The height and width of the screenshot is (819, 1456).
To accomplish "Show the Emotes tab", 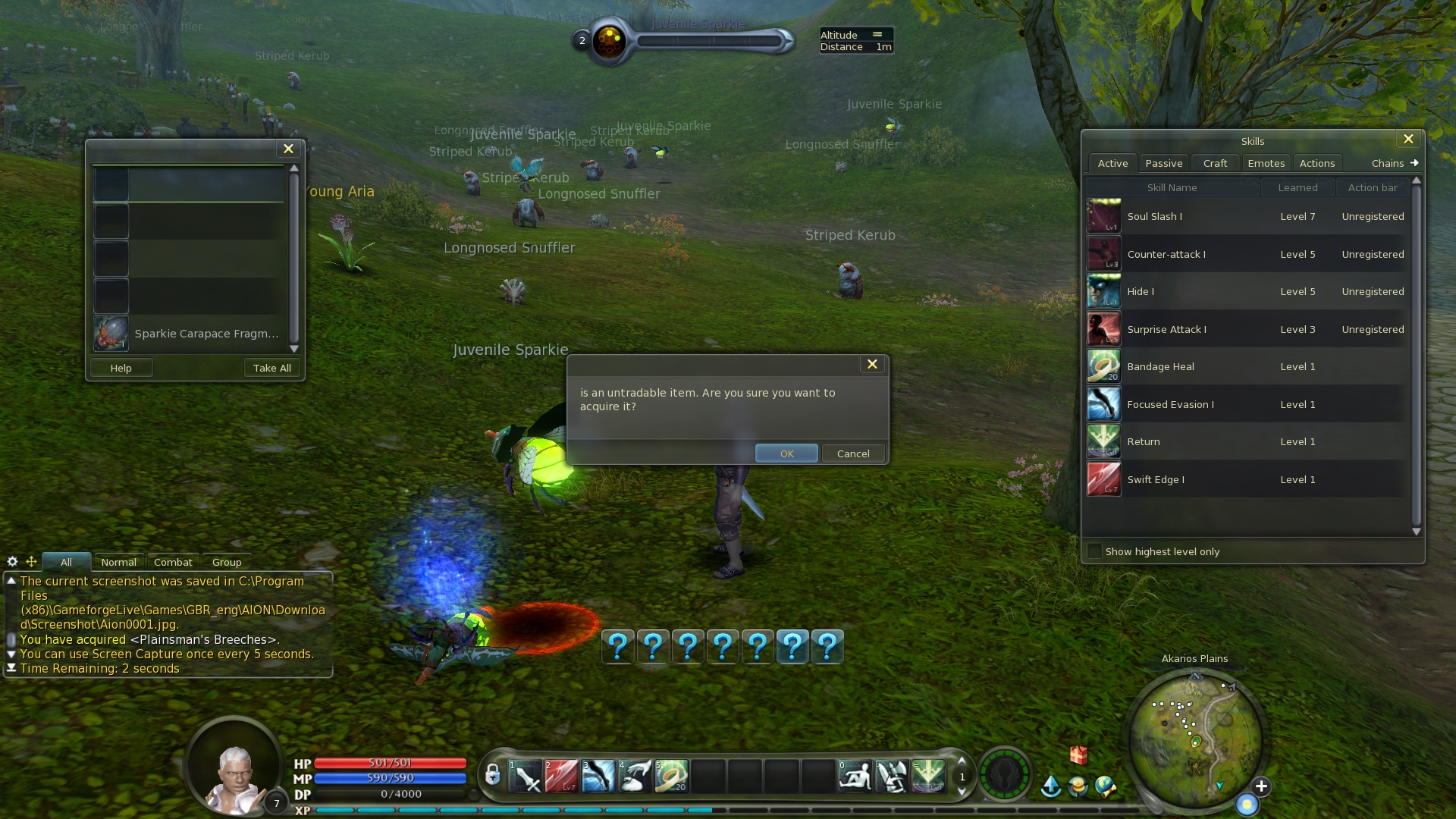I will click(x=1266, y=163).
